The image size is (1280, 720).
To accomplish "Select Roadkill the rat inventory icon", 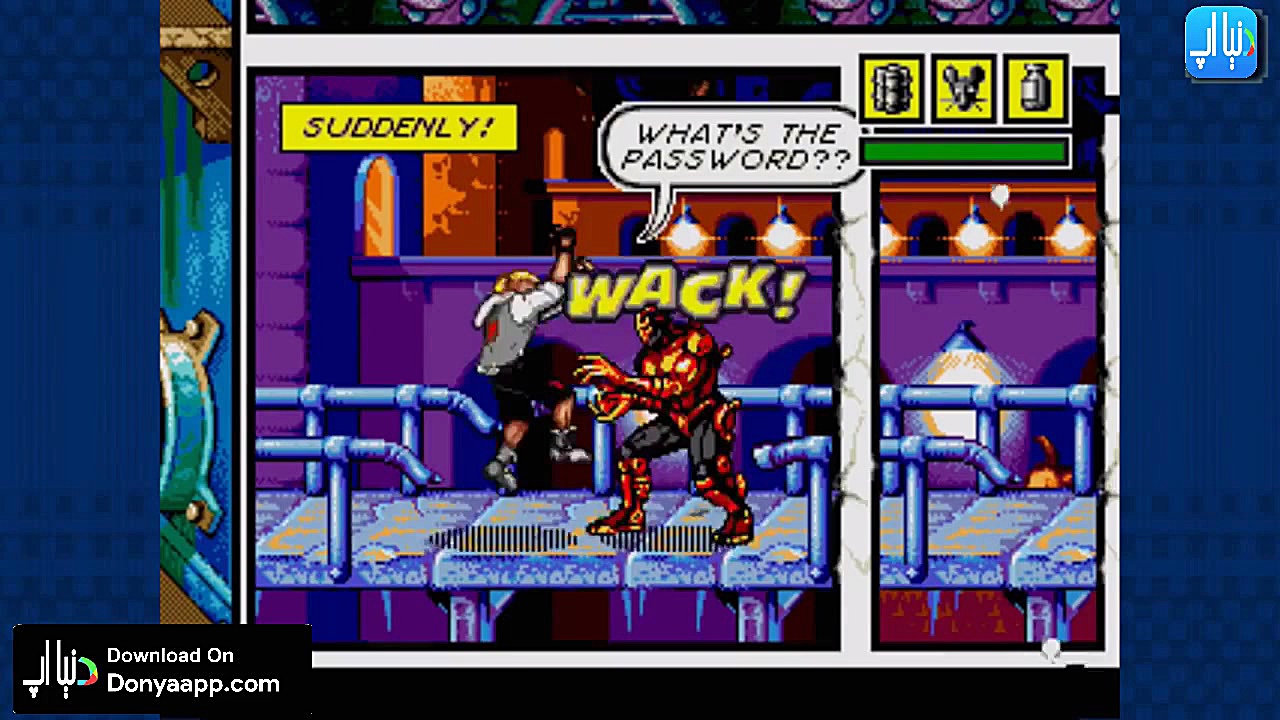I will pyautogui.click(x=963, y=90).
